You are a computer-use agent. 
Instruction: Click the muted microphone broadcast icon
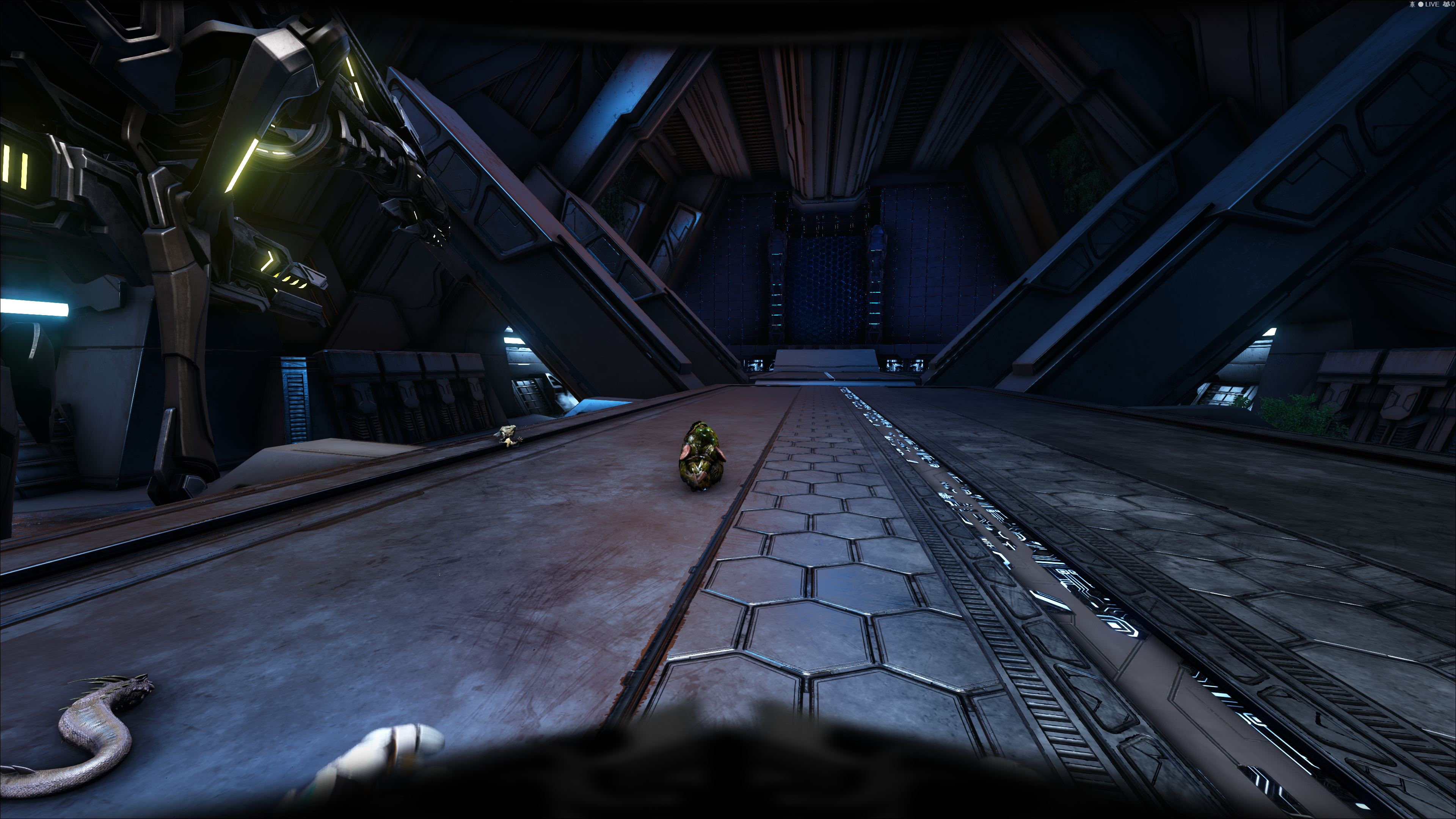(1412, 4)
